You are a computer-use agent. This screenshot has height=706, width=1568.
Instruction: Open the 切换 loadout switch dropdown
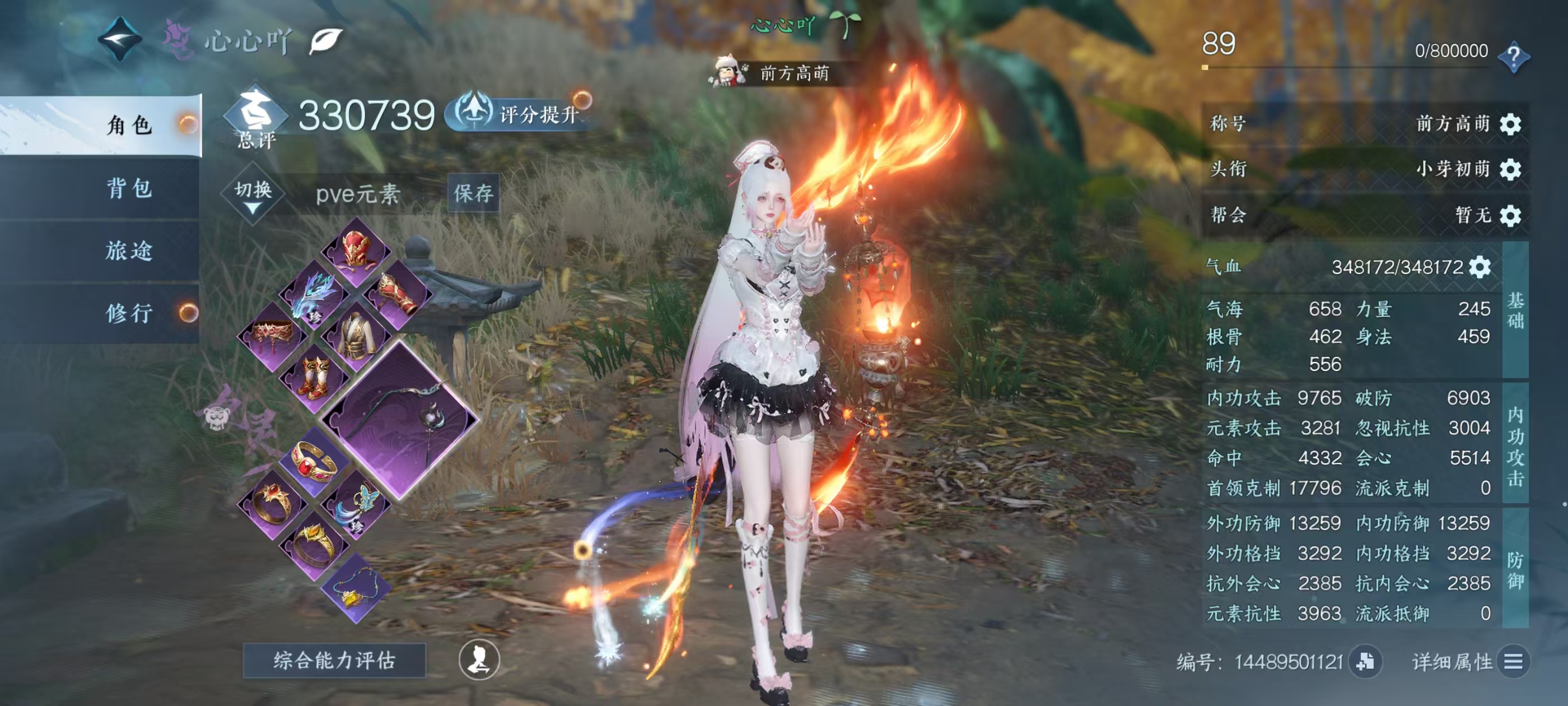[x=253, y=194]
